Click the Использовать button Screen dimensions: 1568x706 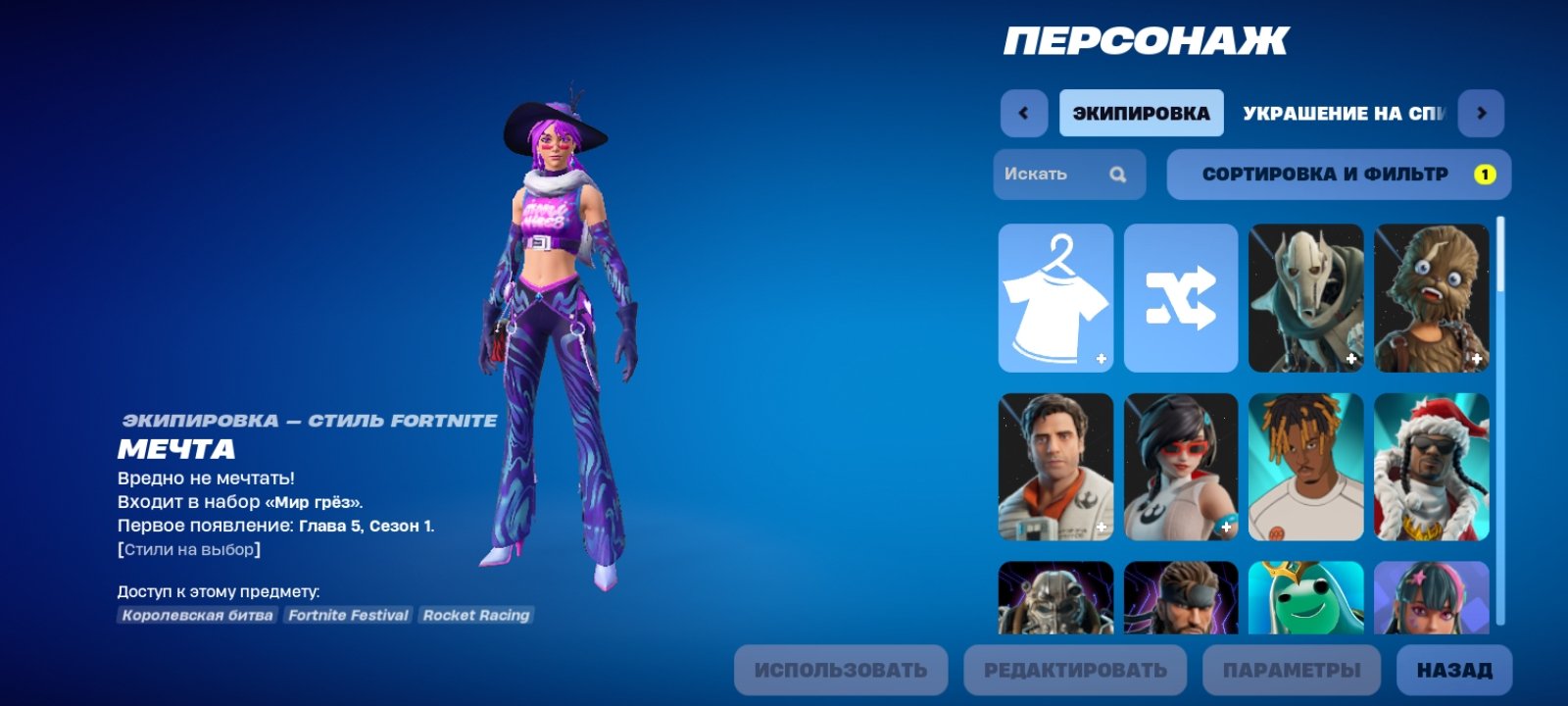coord(843,671)
